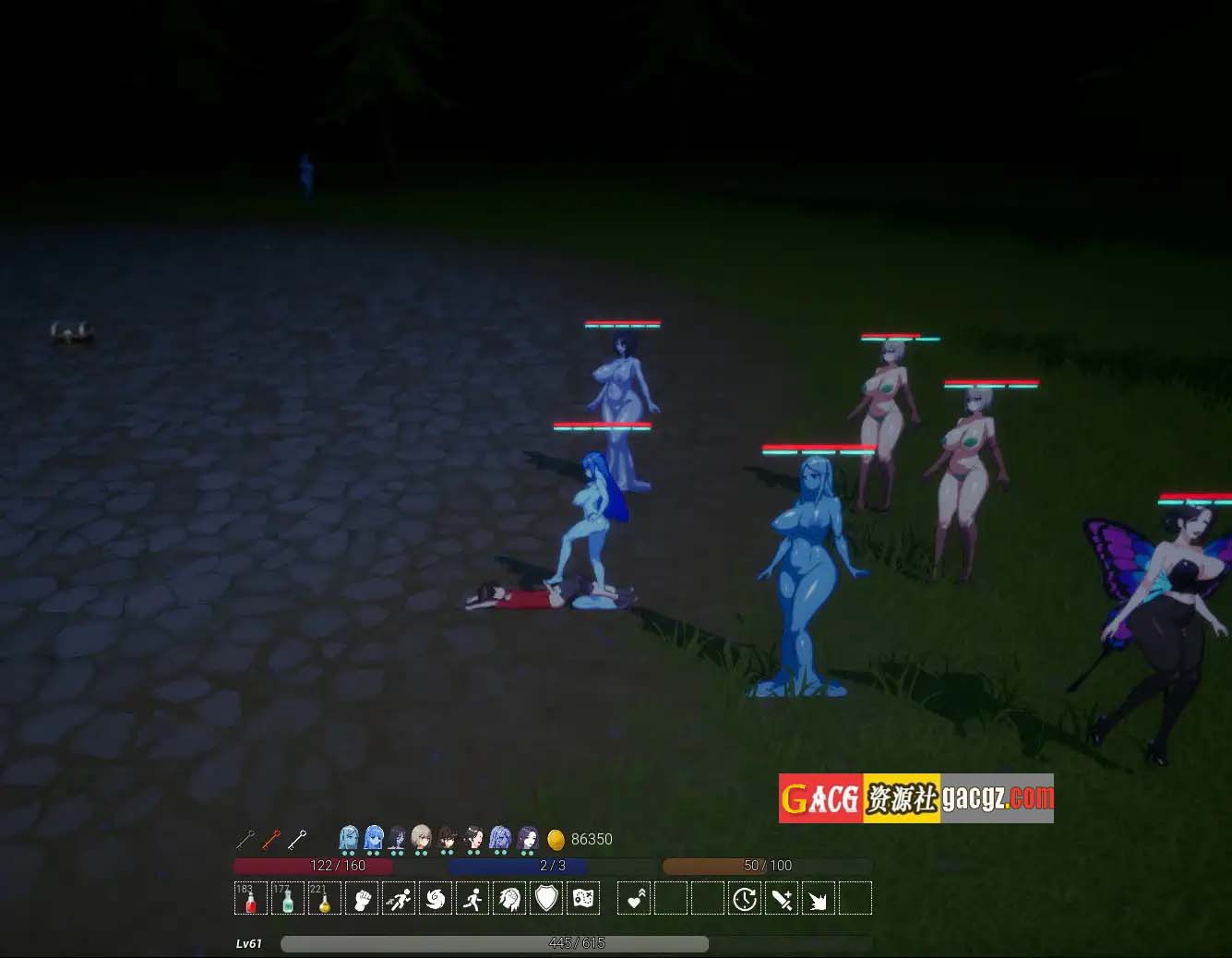Use the teal potion bottle slot
Viewport: 1232px width, 958px height.
point(288,898)
